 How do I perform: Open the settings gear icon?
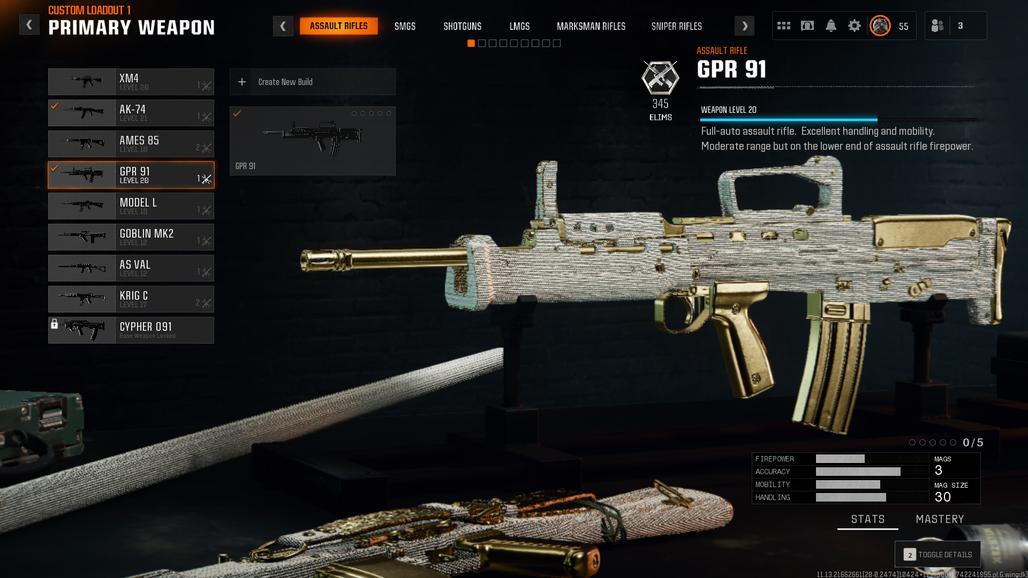pyautogui.click(x=854, y=26)
